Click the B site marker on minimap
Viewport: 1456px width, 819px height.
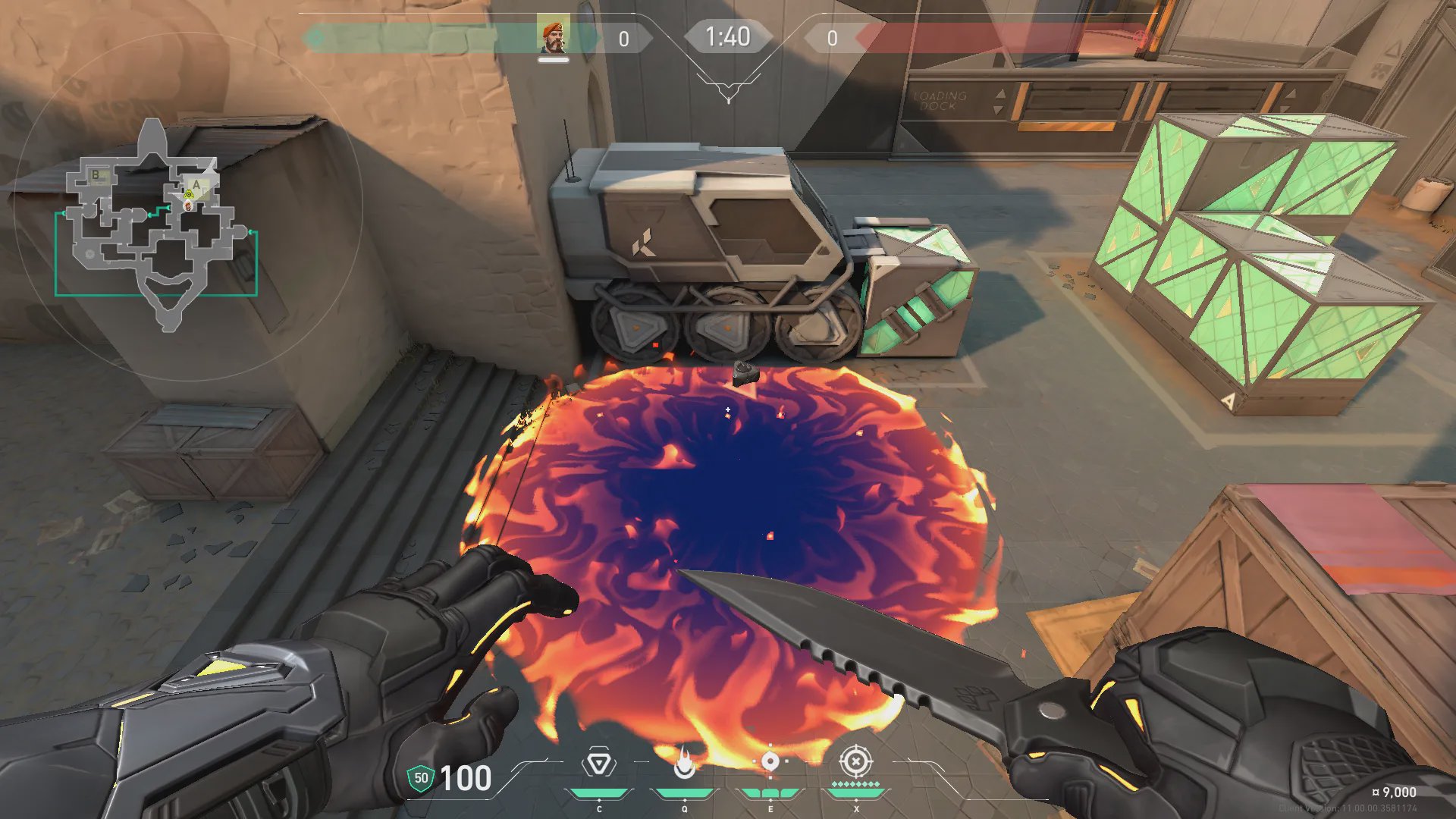click(96, 175)
